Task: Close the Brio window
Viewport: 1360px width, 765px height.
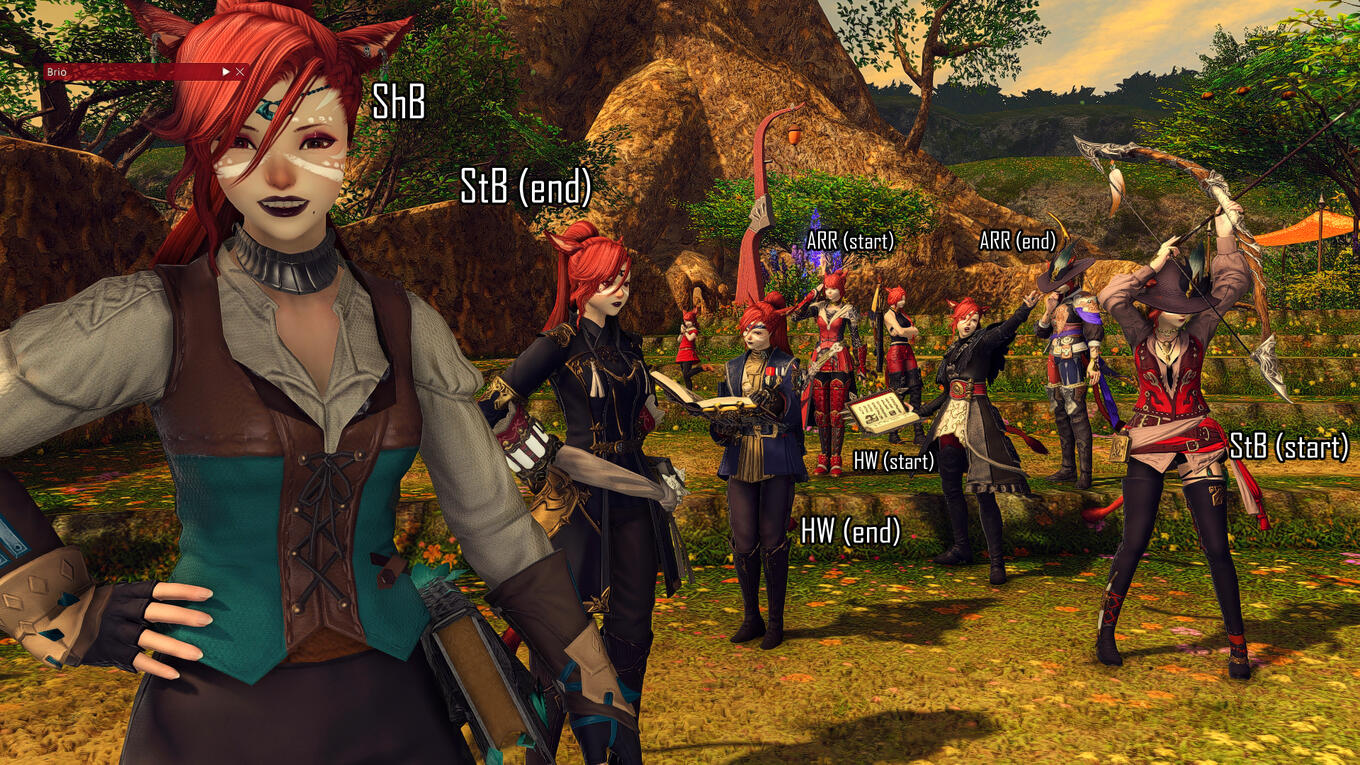Action: [240, 71]
